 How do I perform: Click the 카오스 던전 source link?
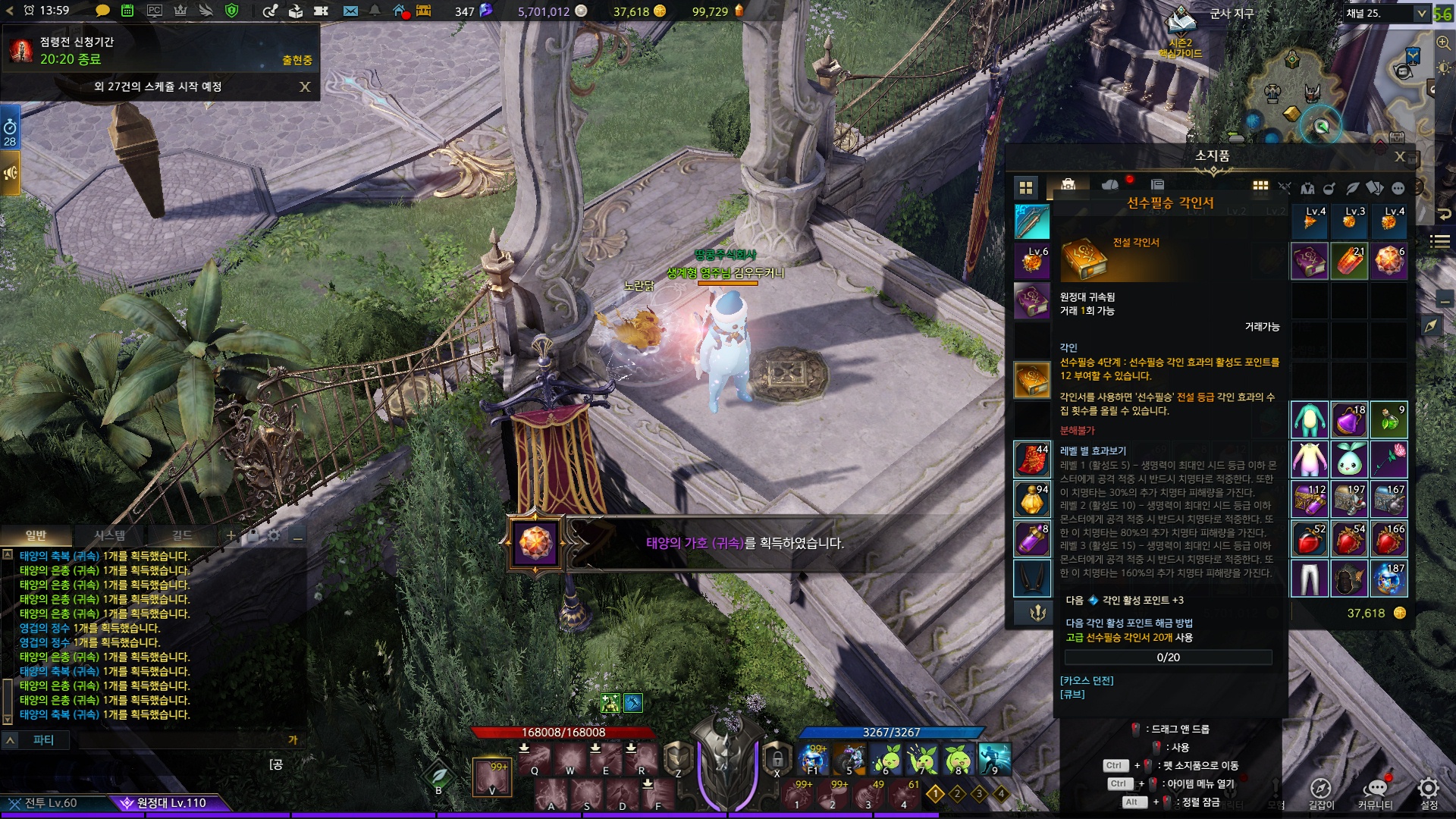click(1087, 681)
